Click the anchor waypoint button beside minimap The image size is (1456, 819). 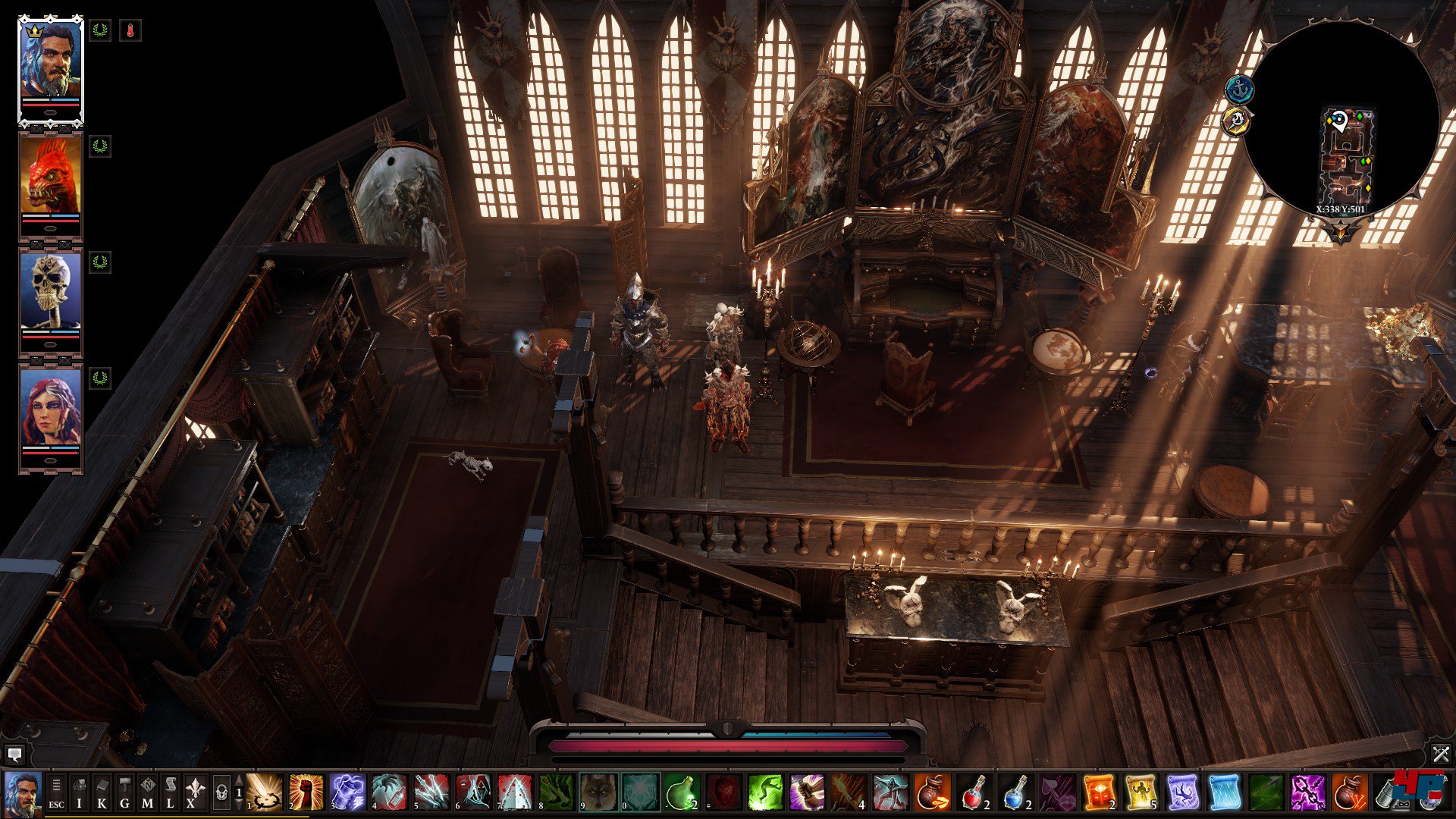(1240, 90)
